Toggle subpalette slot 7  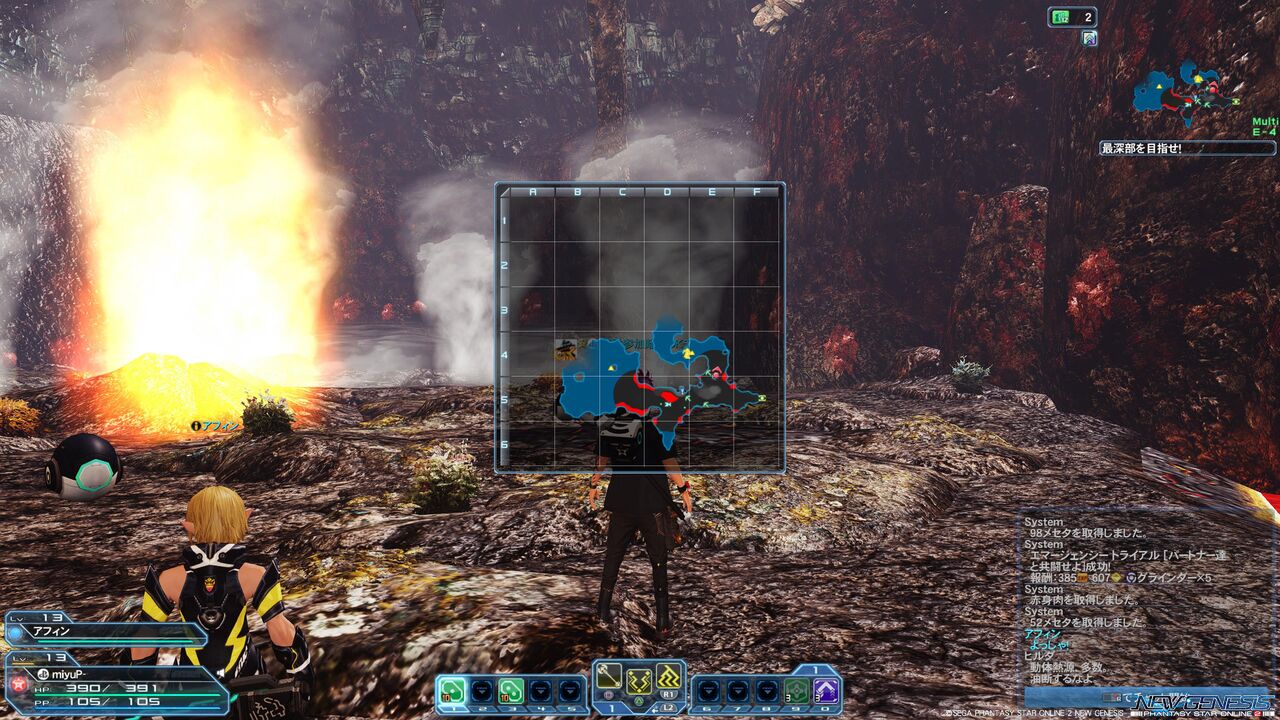click(738, 689)
